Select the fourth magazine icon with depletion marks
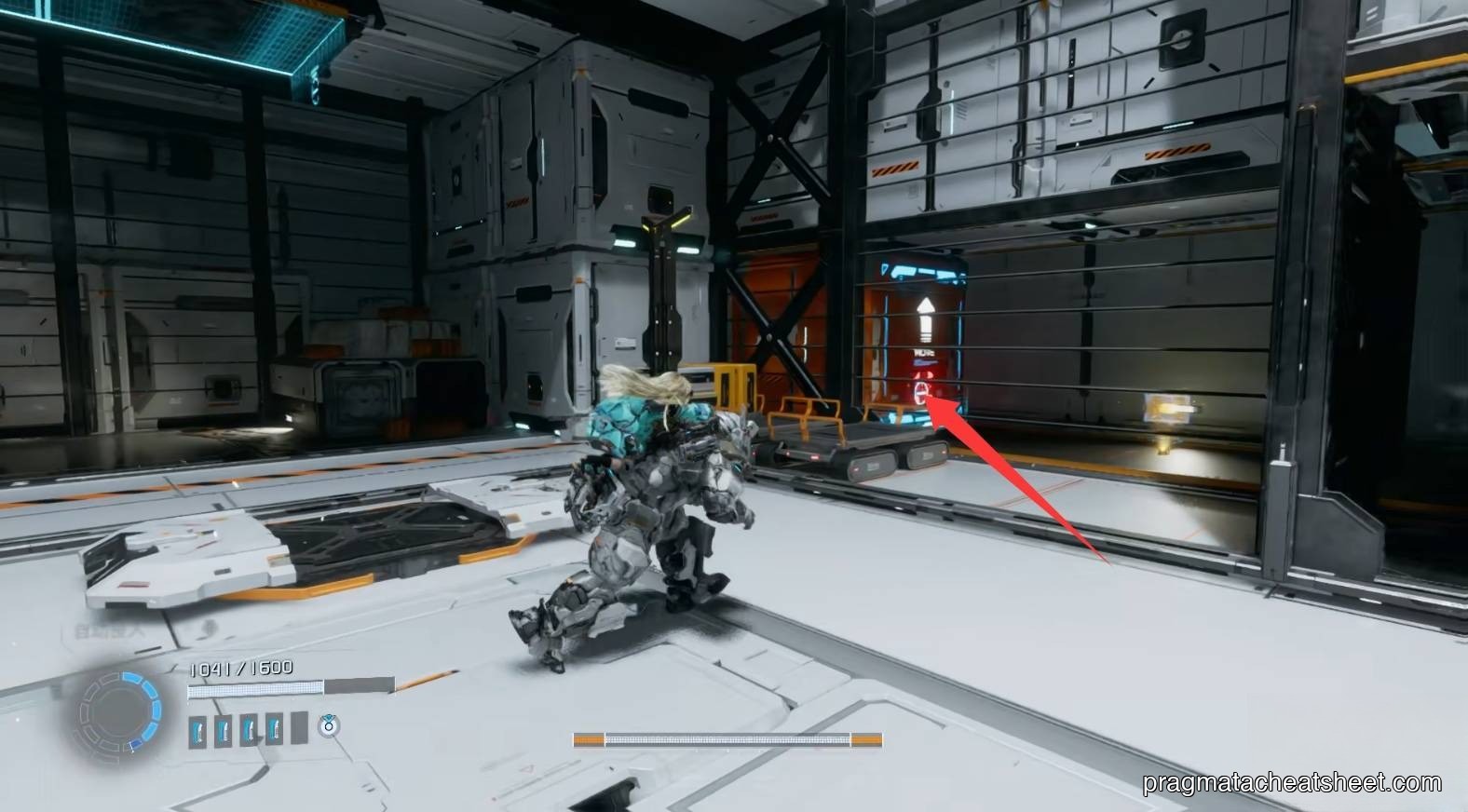 [276, 728]
